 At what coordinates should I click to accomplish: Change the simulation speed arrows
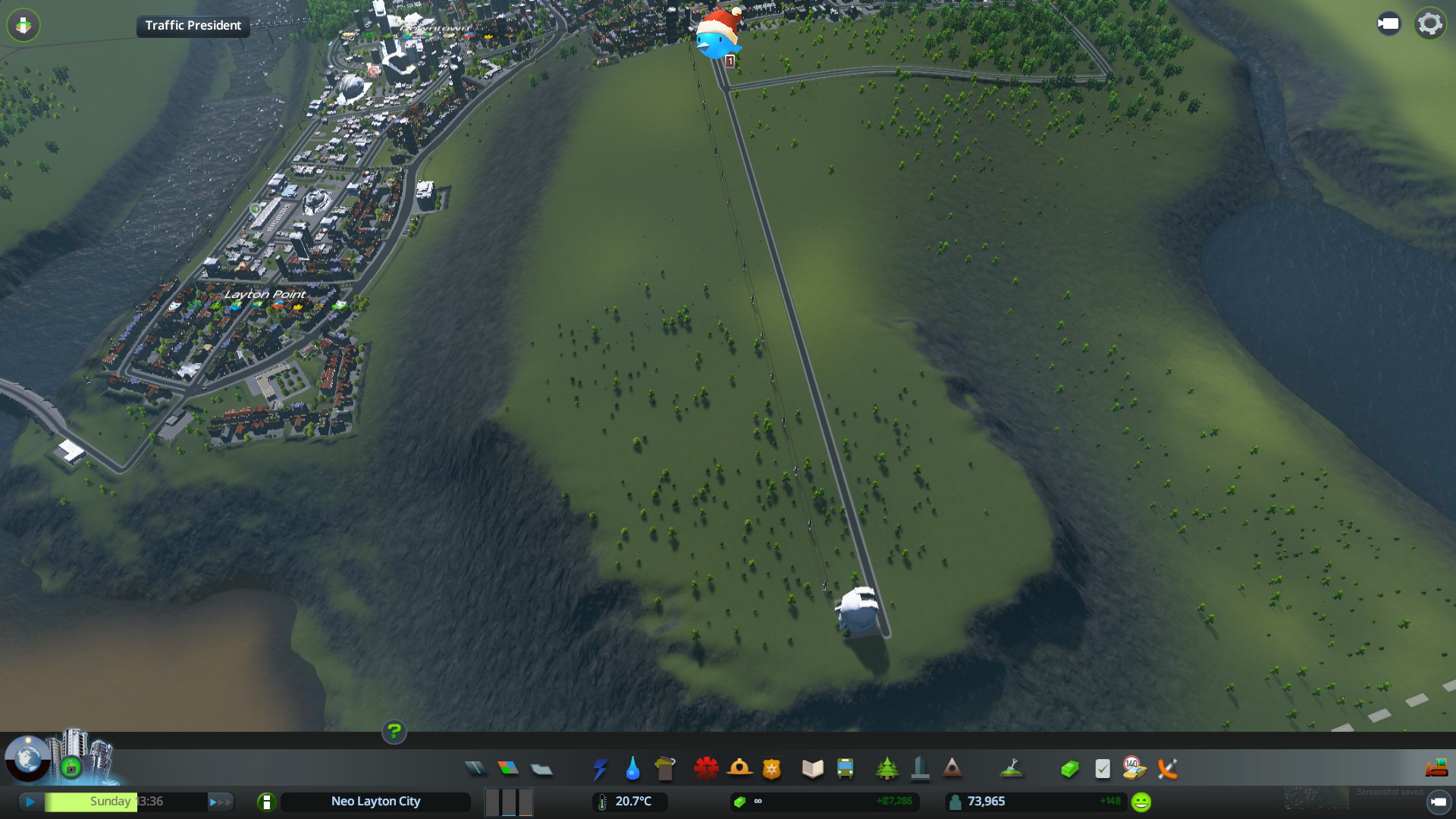tap(220, 802)
